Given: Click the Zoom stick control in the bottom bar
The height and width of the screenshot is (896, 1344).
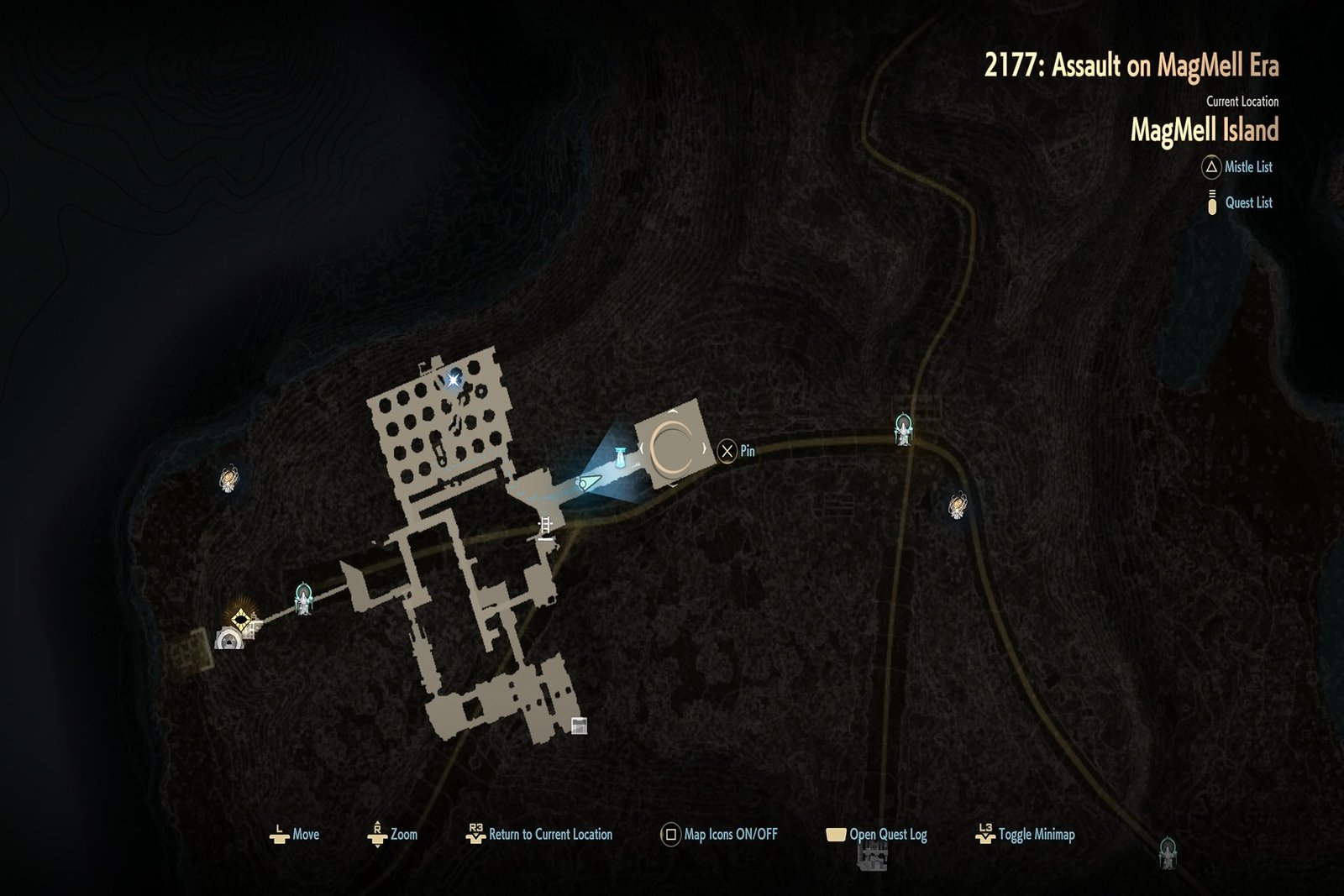Looking at the screenshot, I should click(x=378, y=833).
